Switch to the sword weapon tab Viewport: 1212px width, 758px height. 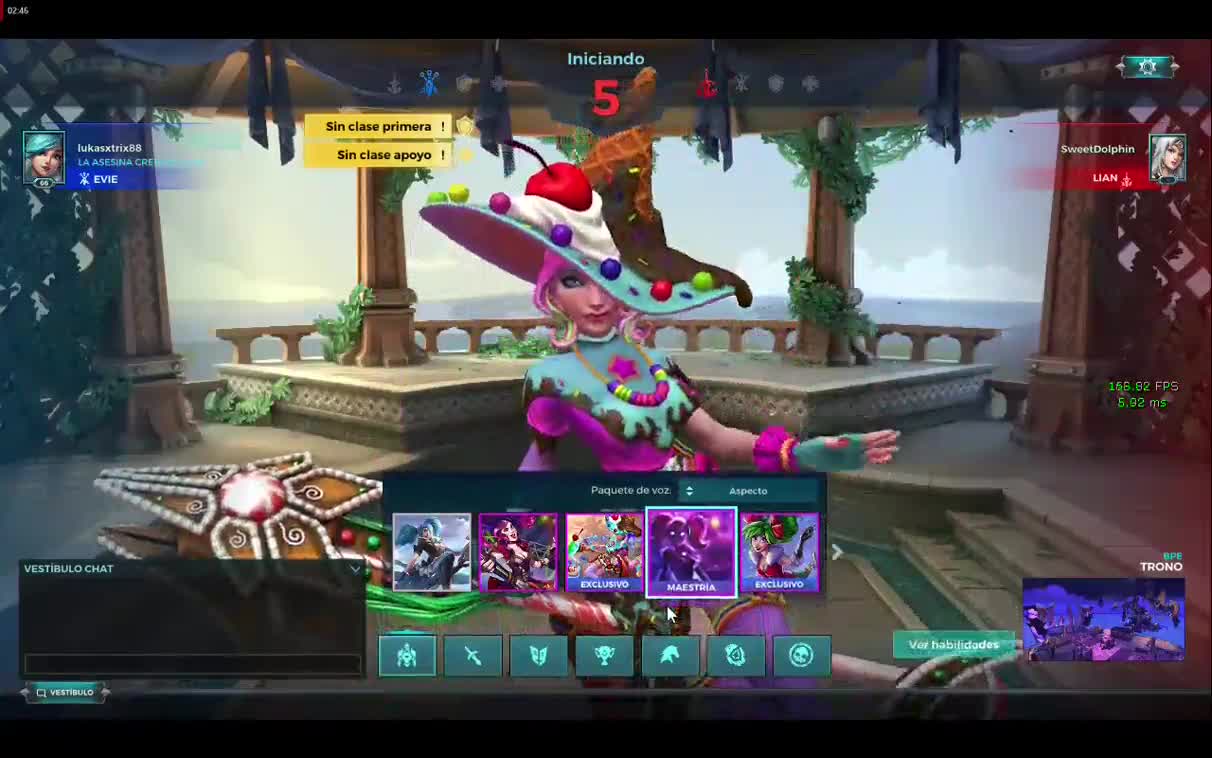tap(473, 655)
